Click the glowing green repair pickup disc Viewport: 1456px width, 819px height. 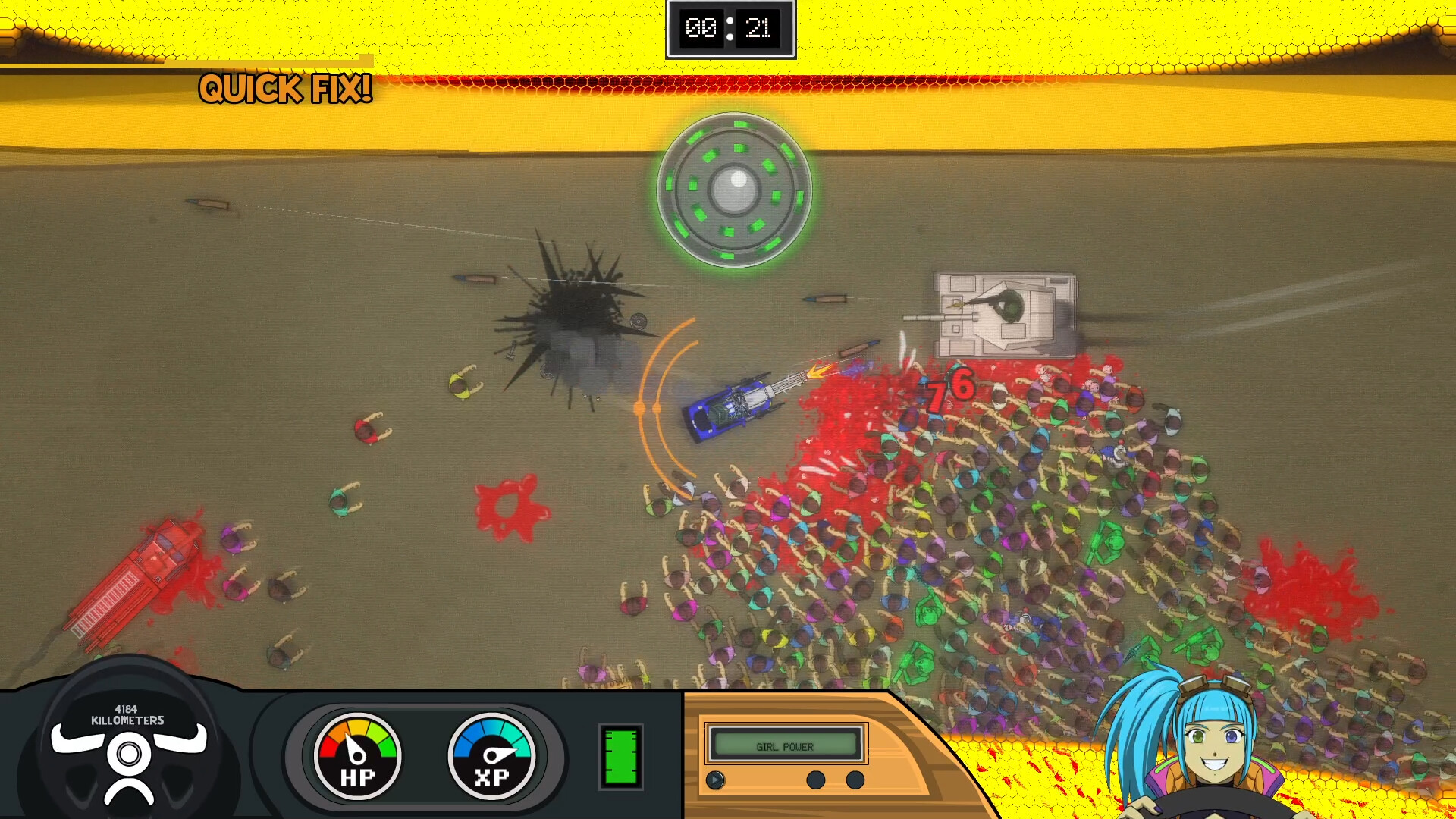(x=732, y=186)
